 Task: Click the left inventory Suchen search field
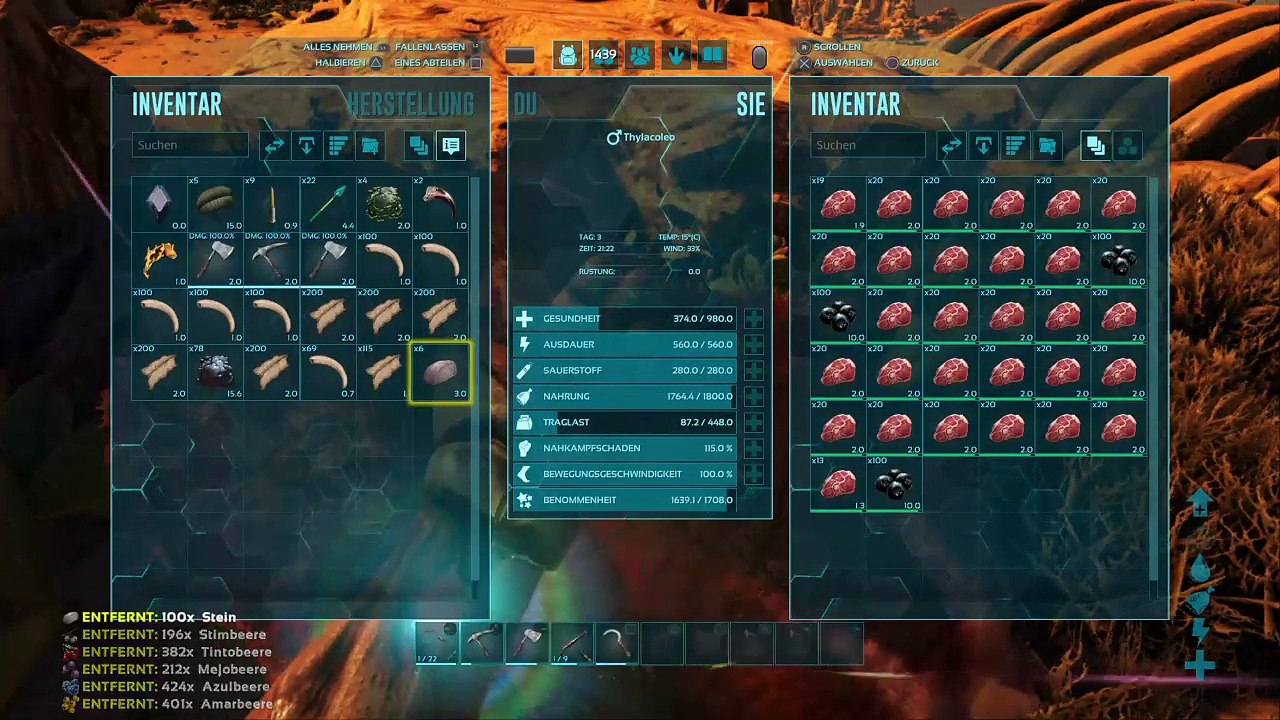[x=190, y=145]
